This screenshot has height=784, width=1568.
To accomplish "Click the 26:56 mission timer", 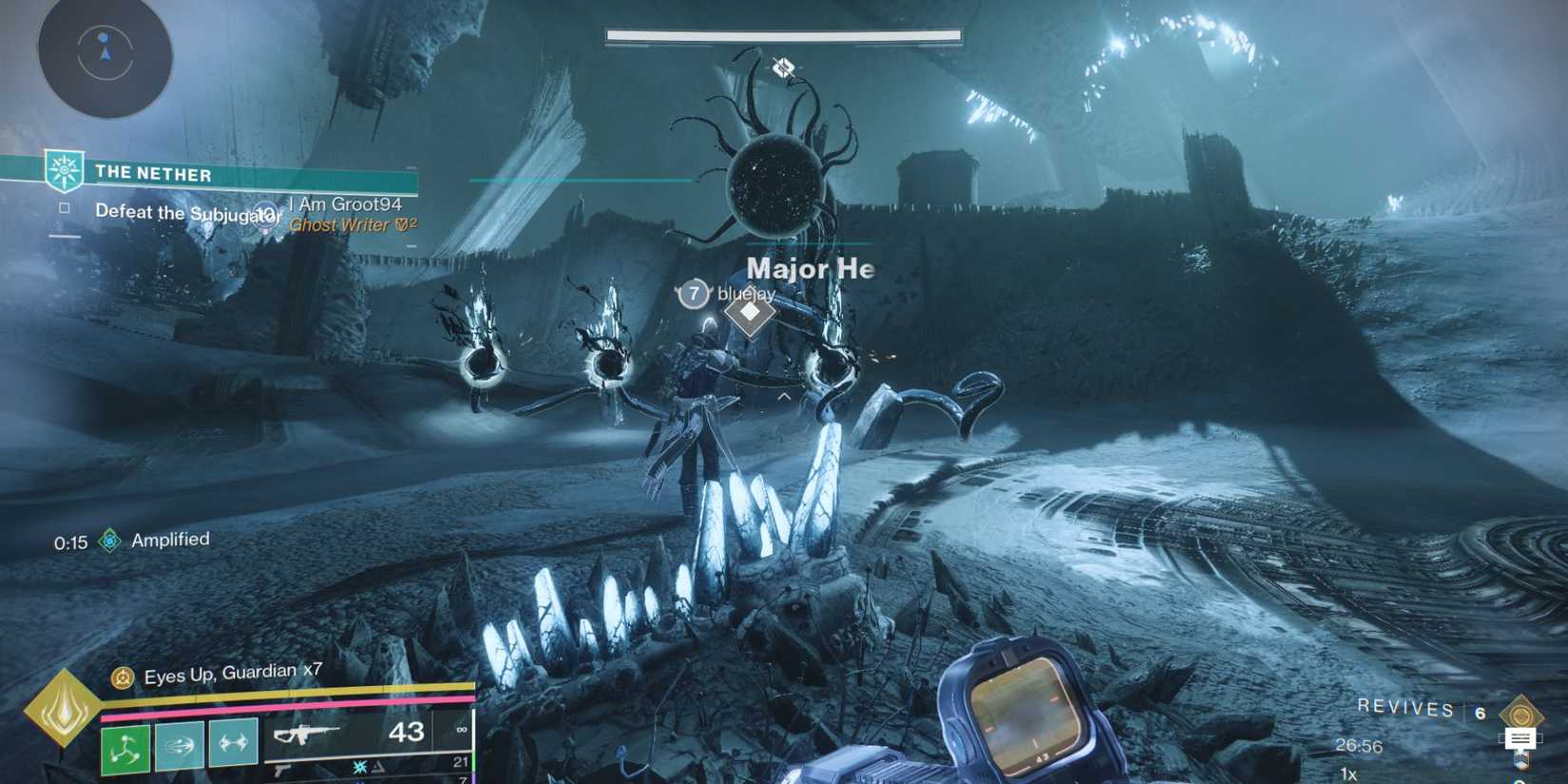I will [x=1360, y=744].
